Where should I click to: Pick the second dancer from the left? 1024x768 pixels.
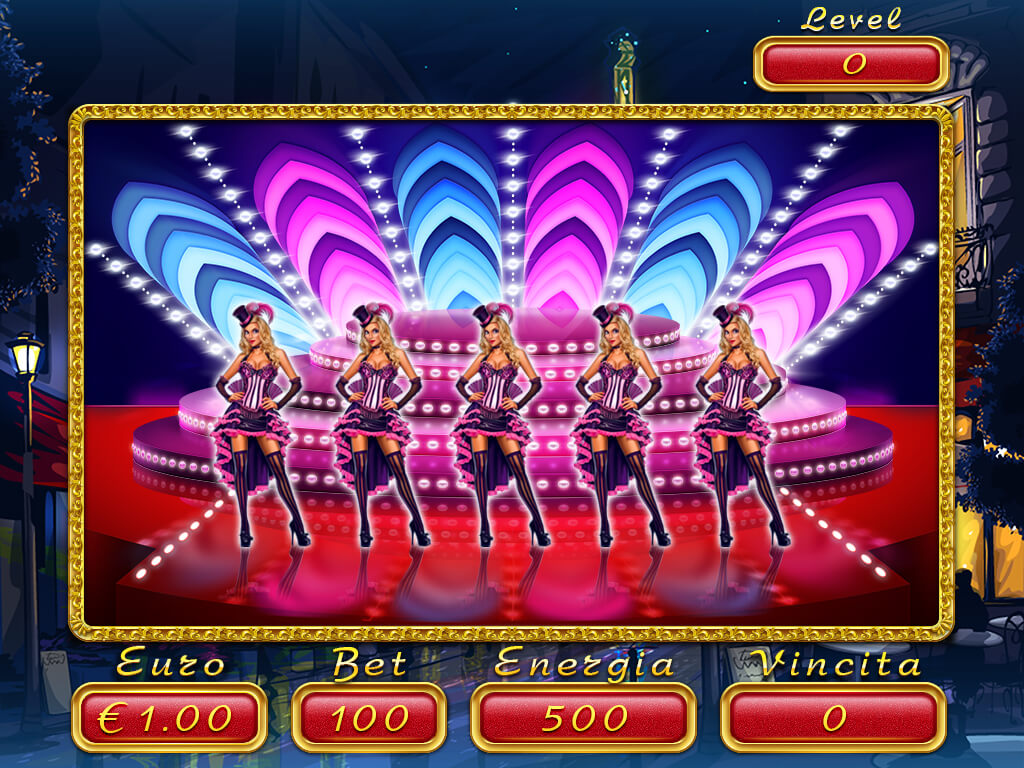pos(376,420)
